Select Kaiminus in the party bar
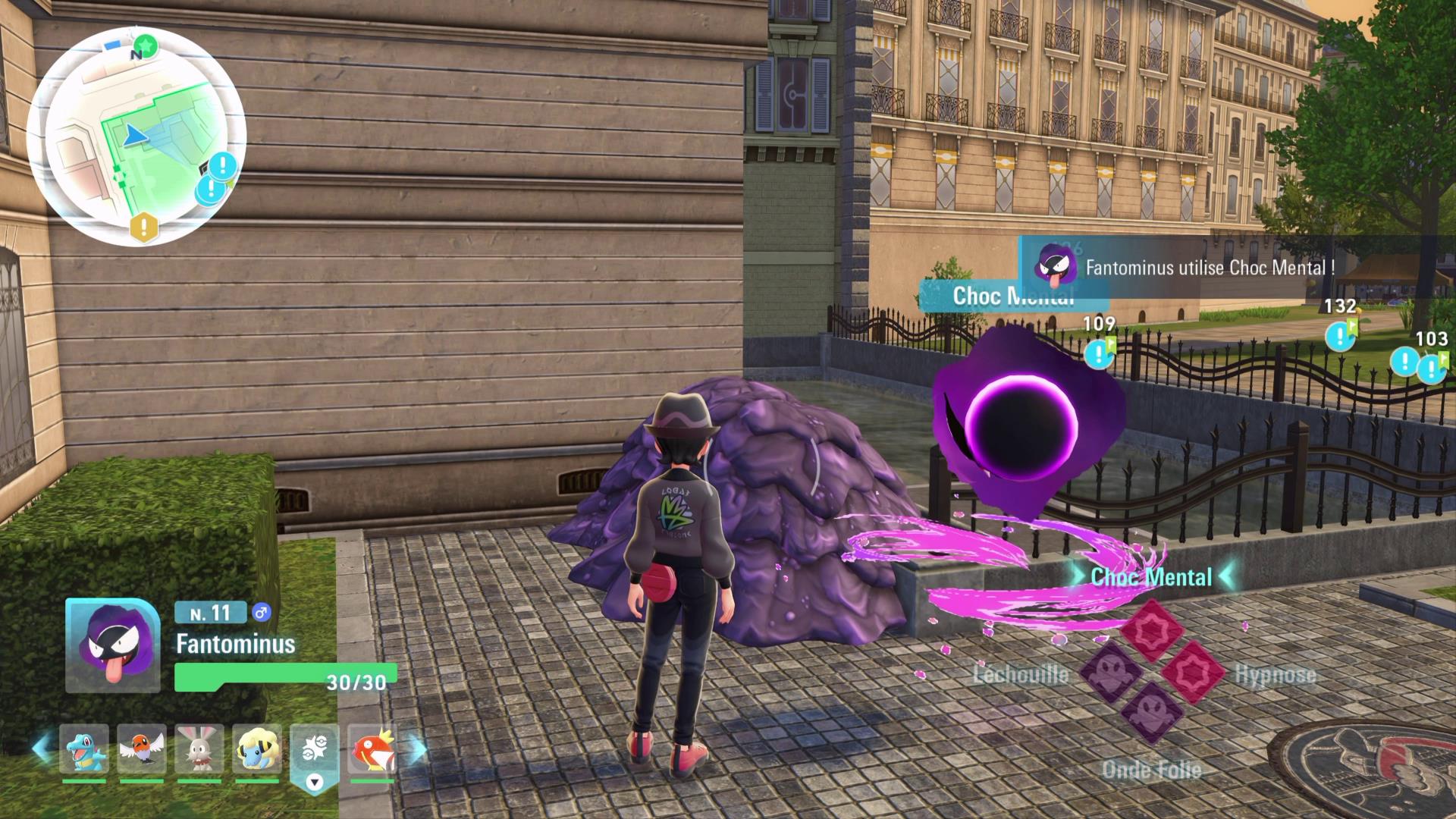1456x819 pixels. (84, 748)
